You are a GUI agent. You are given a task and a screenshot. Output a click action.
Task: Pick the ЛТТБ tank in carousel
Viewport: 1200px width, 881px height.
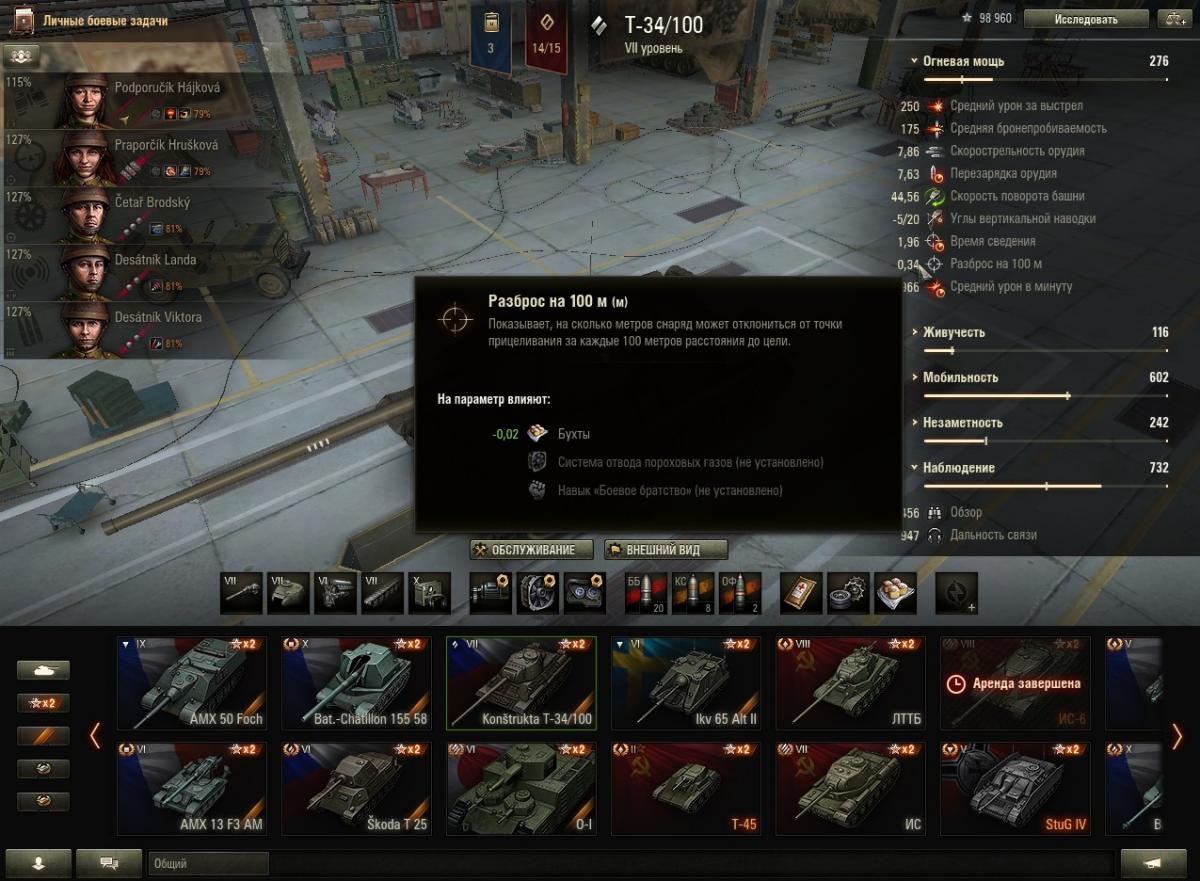(x=851, y=683)
